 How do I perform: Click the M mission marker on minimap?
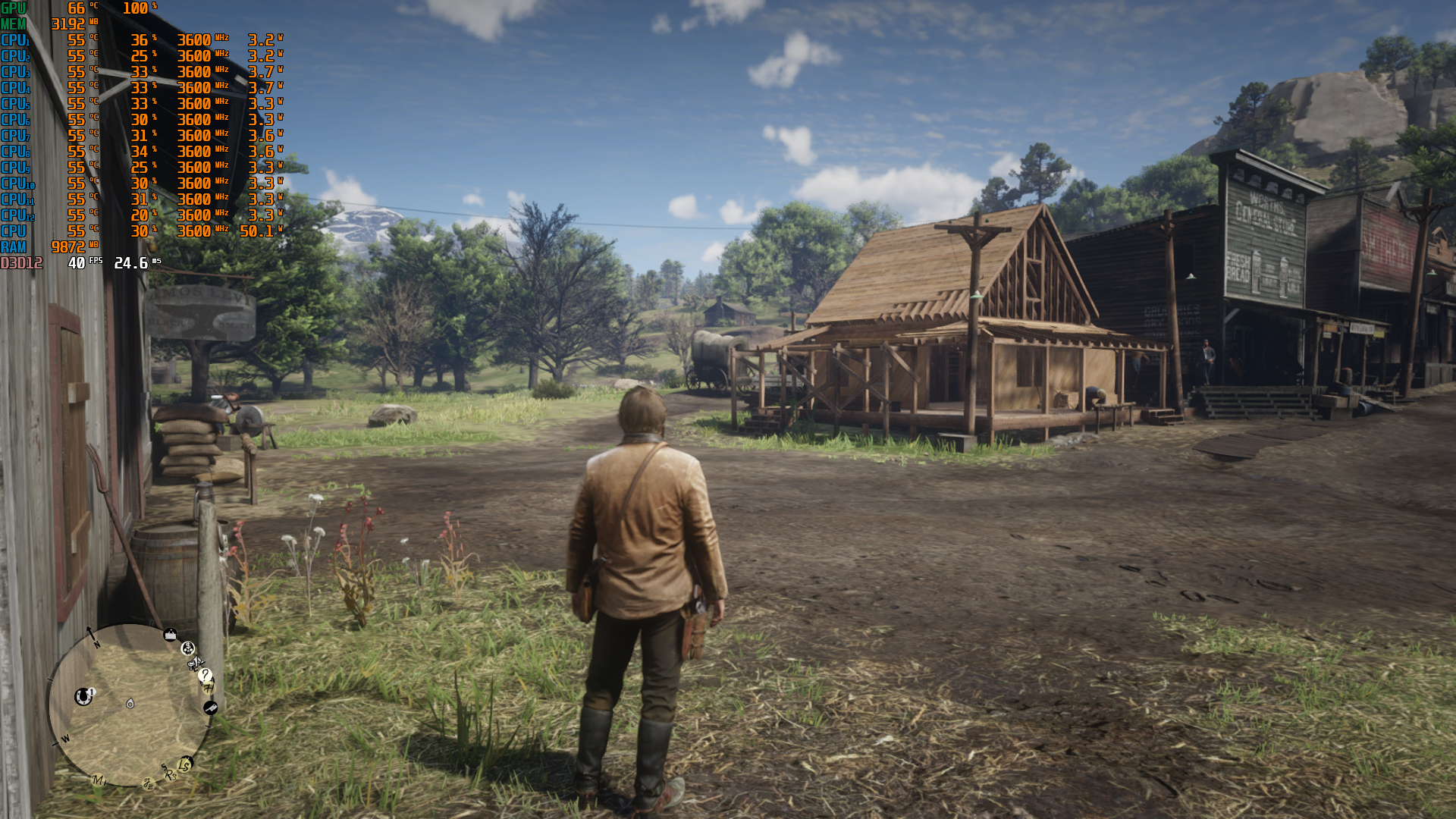(x=98, y=780)
